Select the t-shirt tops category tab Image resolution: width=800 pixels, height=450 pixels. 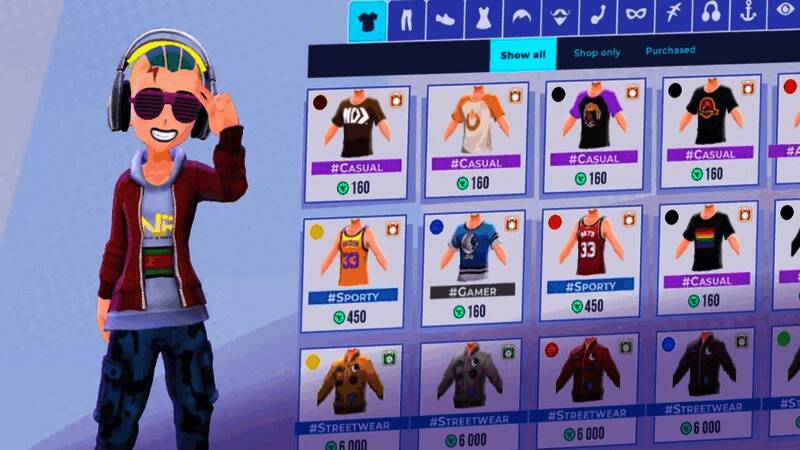pos(367,21)
